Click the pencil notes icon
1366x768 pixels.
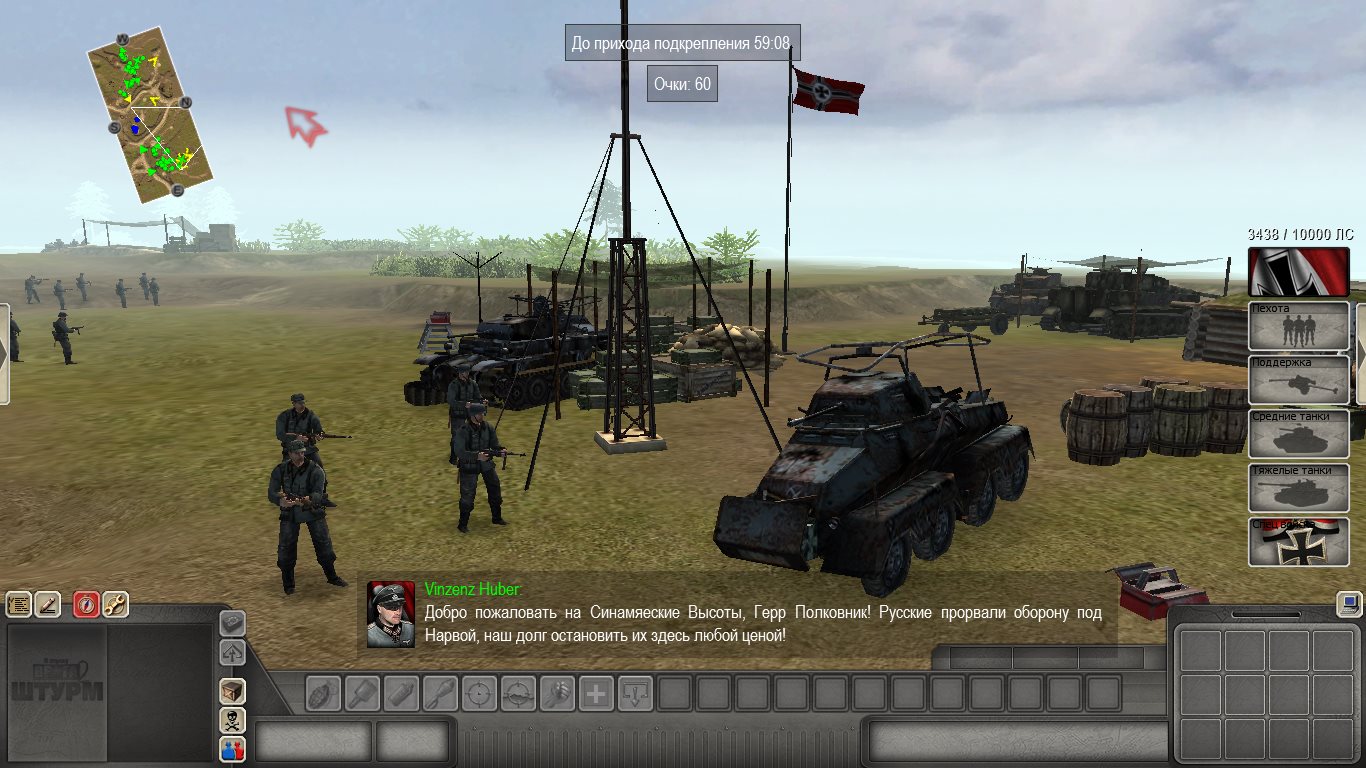[48, 604]
